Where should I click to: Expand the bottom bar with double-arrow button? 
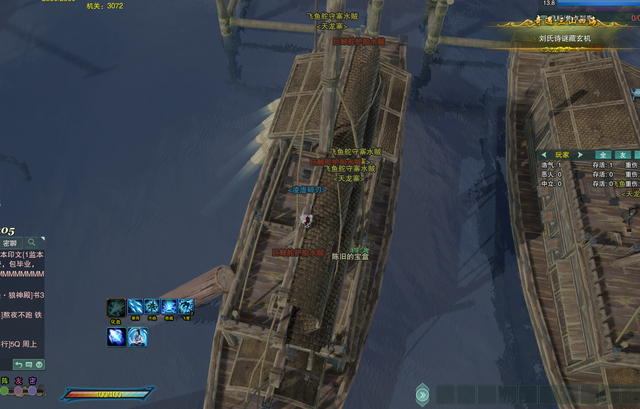click(x=424, y=394)
